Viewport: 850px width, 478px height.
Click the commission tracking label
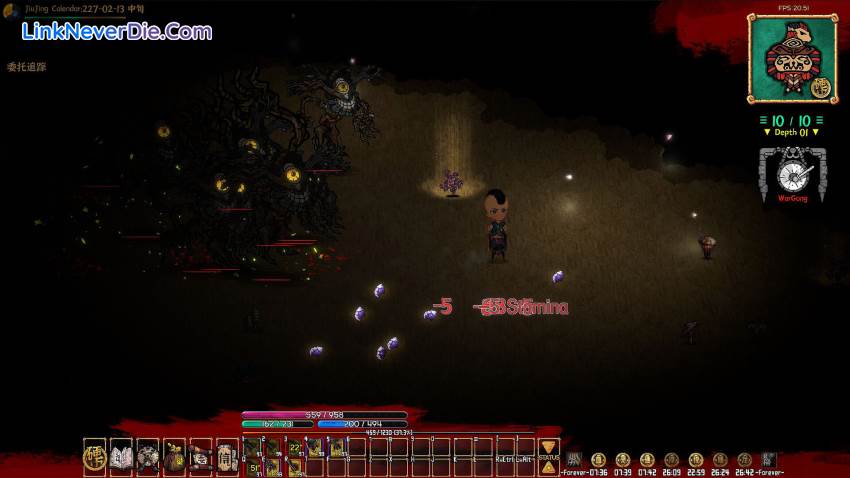pyautogui.click(x=27, y=67)
